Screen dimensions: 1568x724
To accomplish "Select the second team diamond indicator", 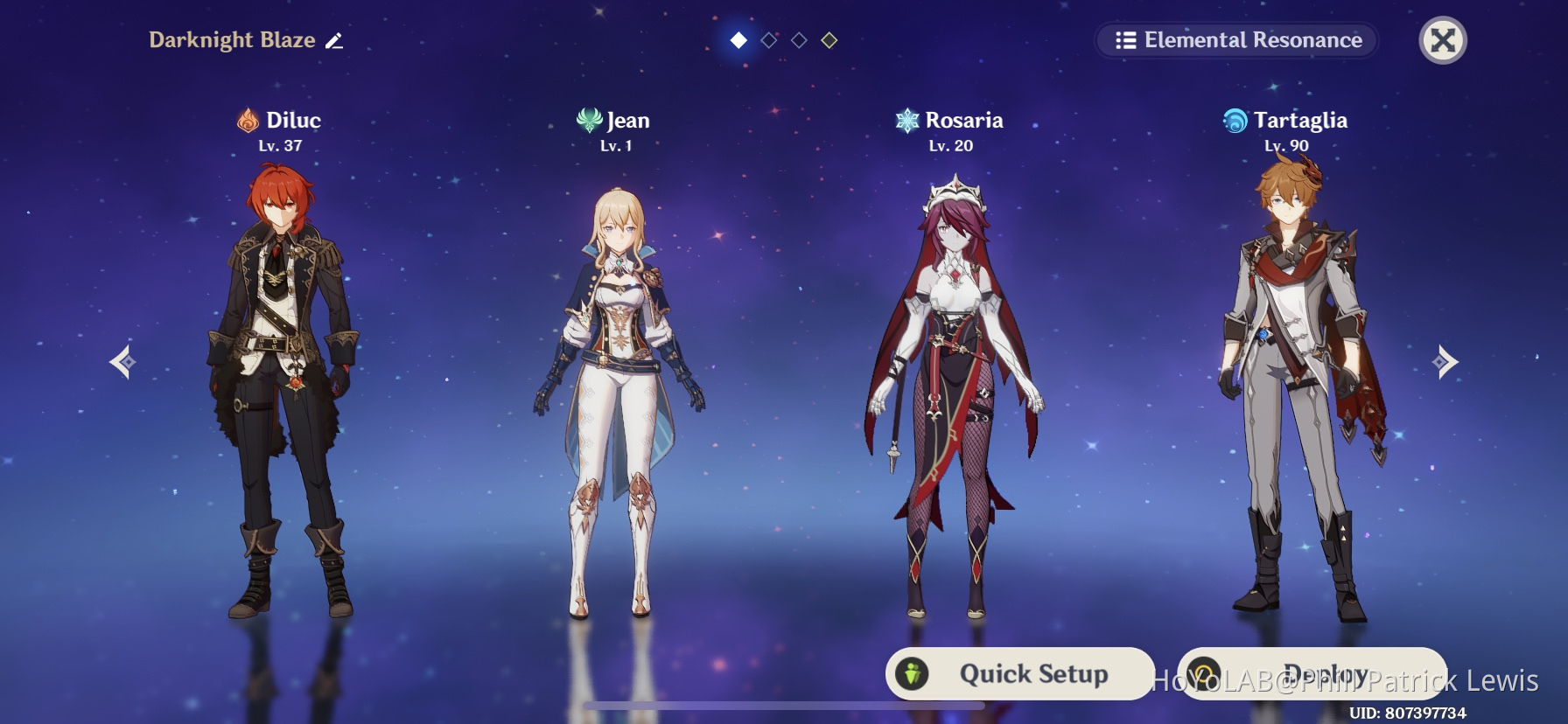I will [x=767, y=41].
